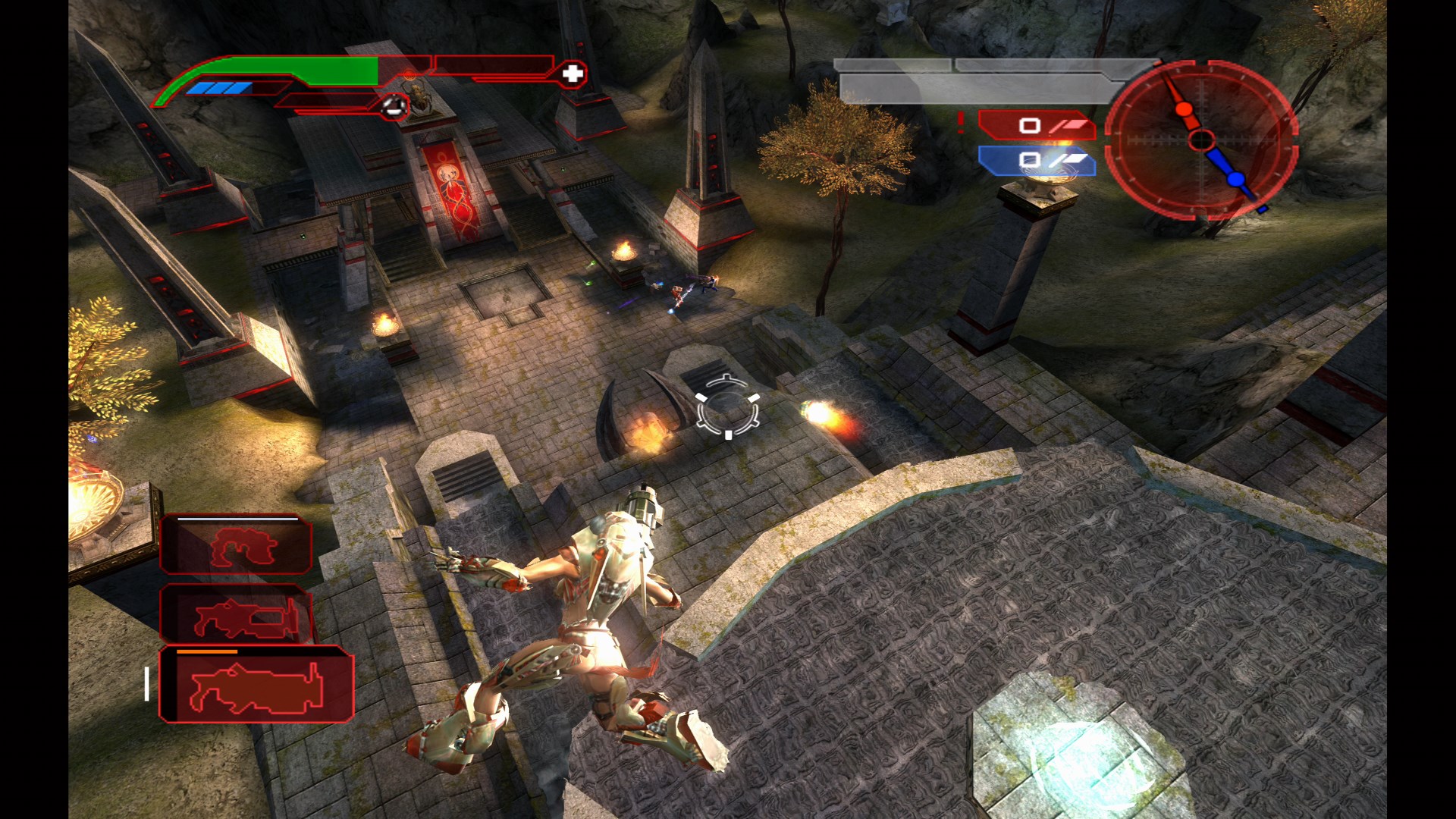The image size is (1456, 819).
Task: Toggle the compass center ring marker
Action: coord(1202,139)
